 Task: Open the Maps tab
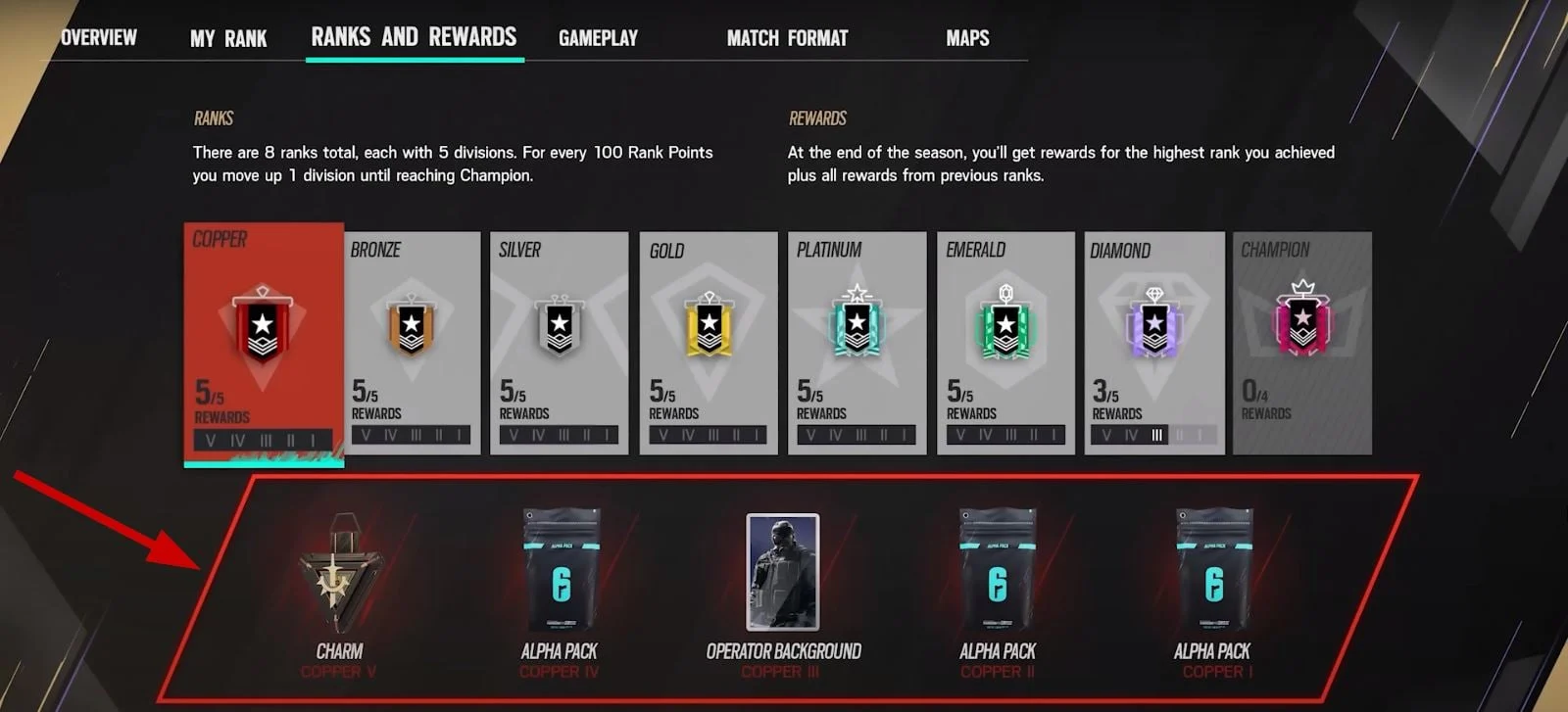point(967,39)
